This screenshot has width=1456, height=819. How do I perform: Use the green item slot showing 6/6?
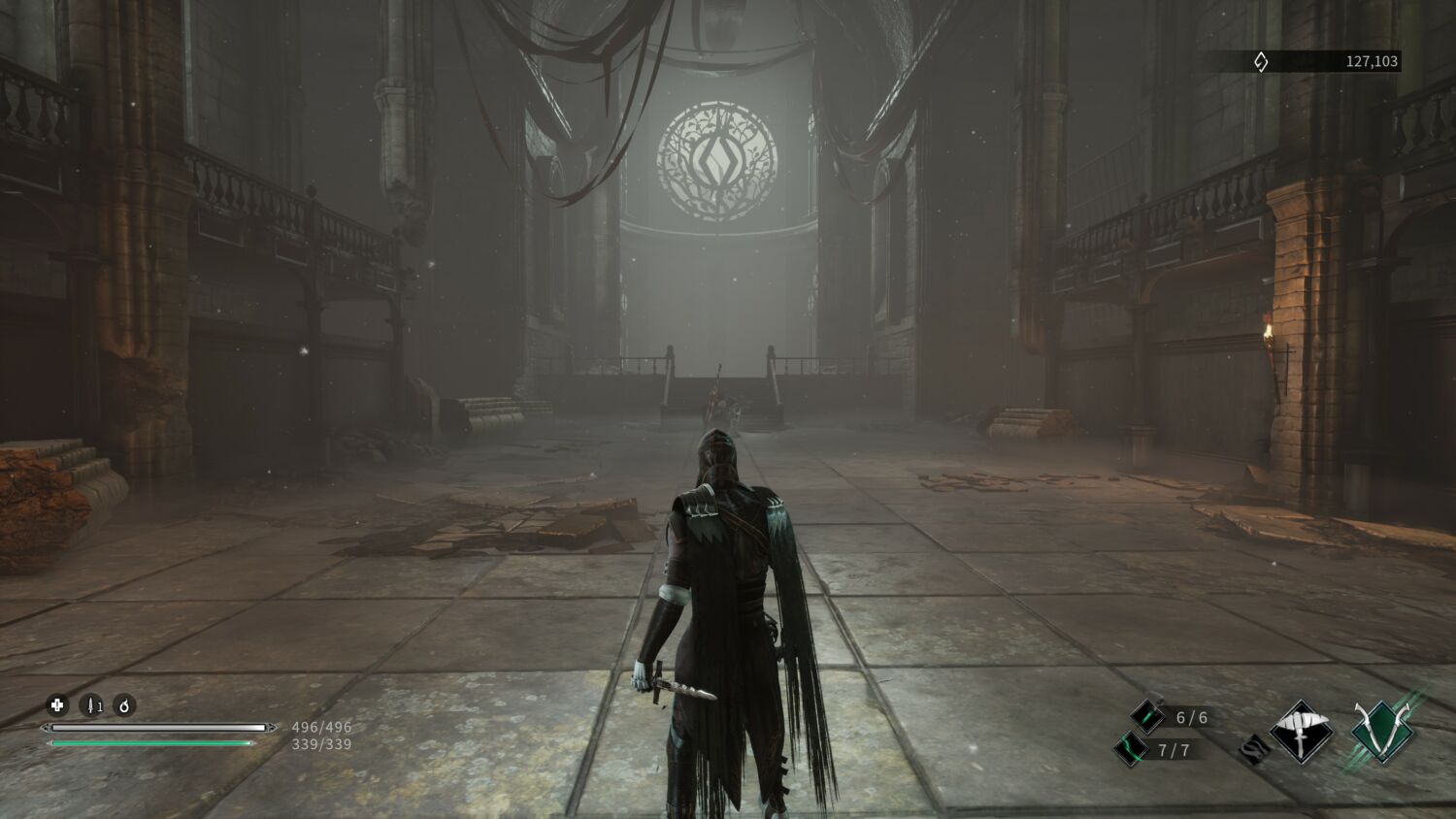coord(1147,717)
